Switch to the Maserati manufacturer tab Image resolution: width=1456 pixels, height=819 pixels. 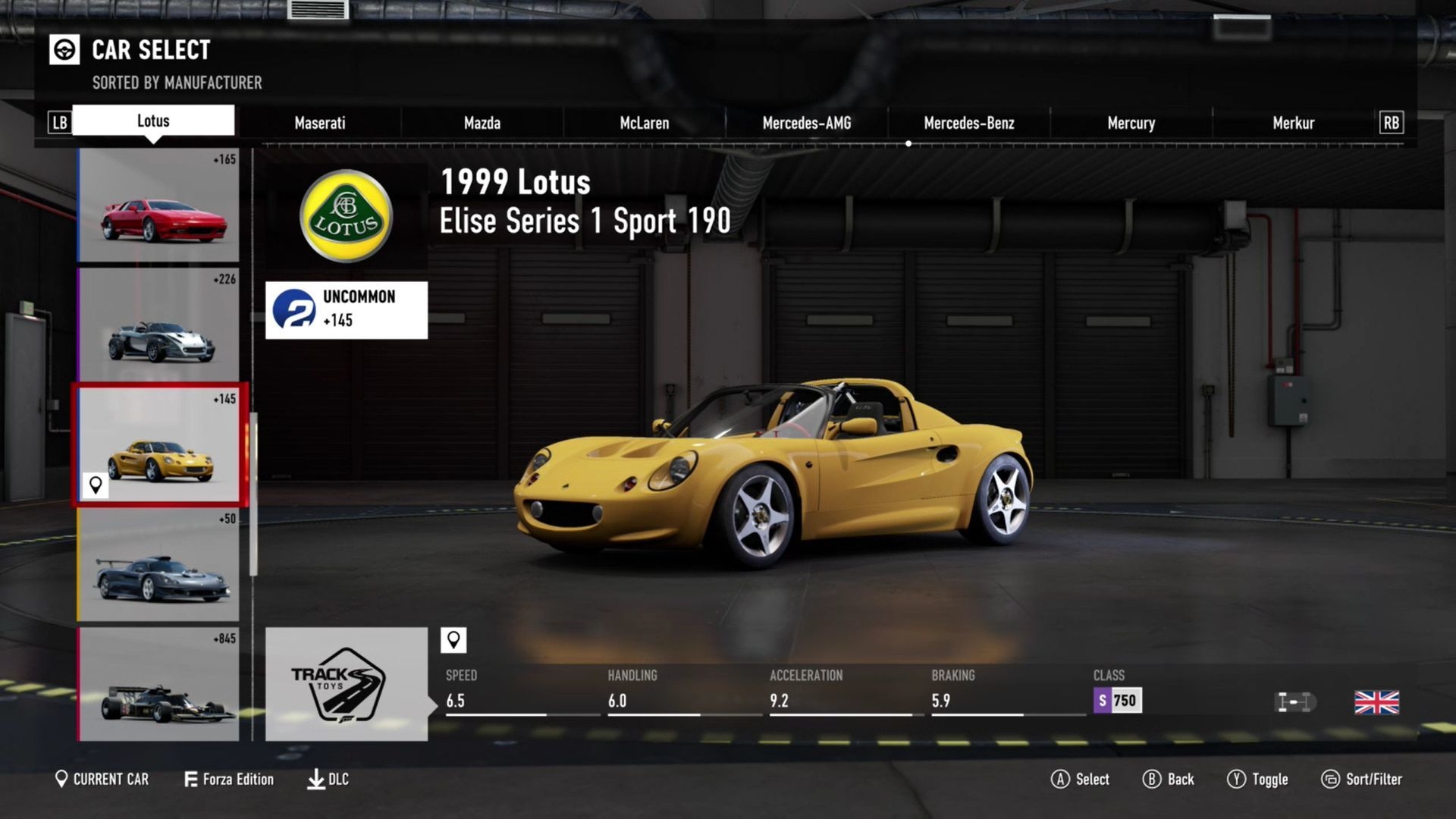click(319, 123)
